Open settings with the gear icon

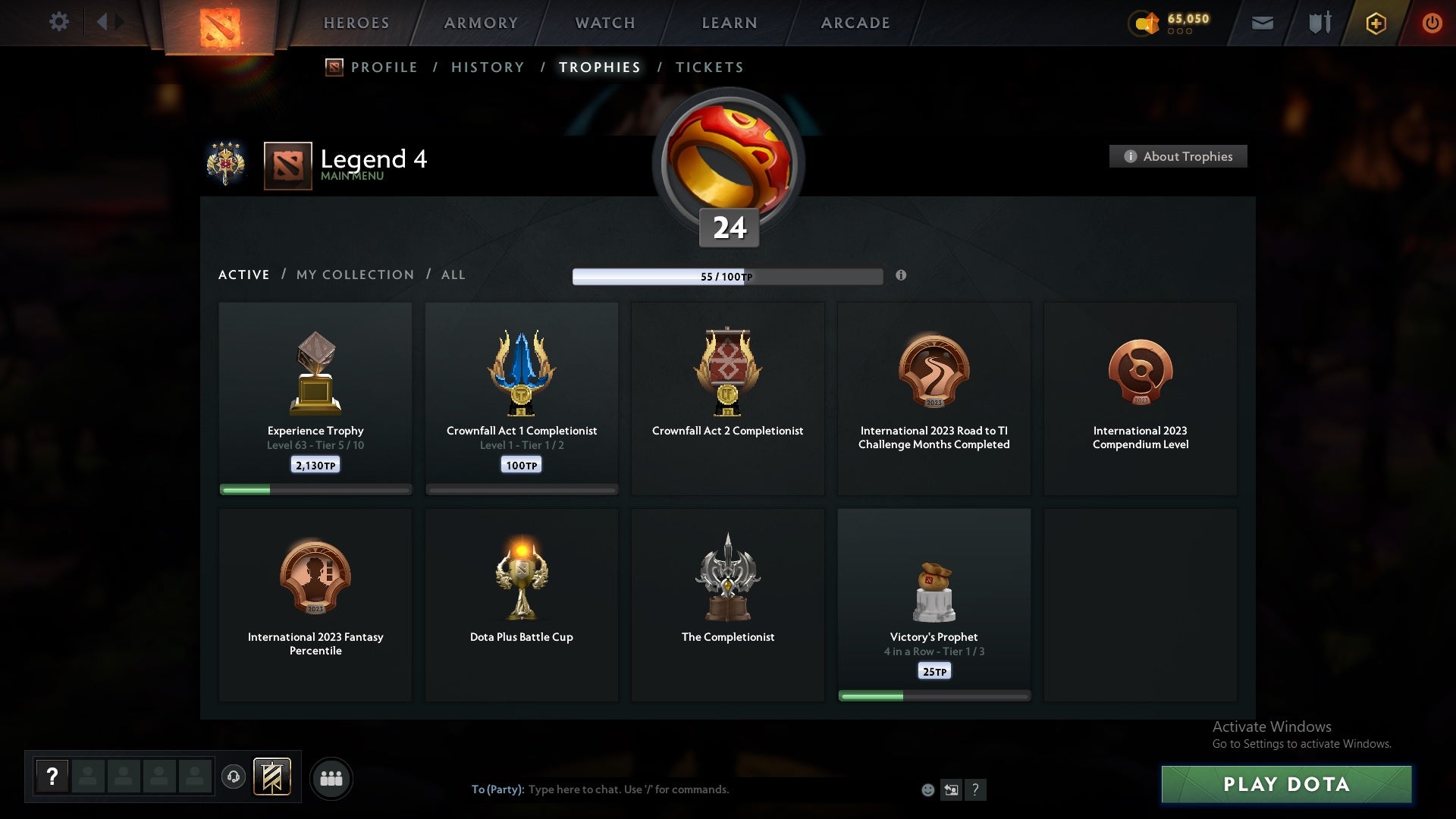(x=59, y=22)
